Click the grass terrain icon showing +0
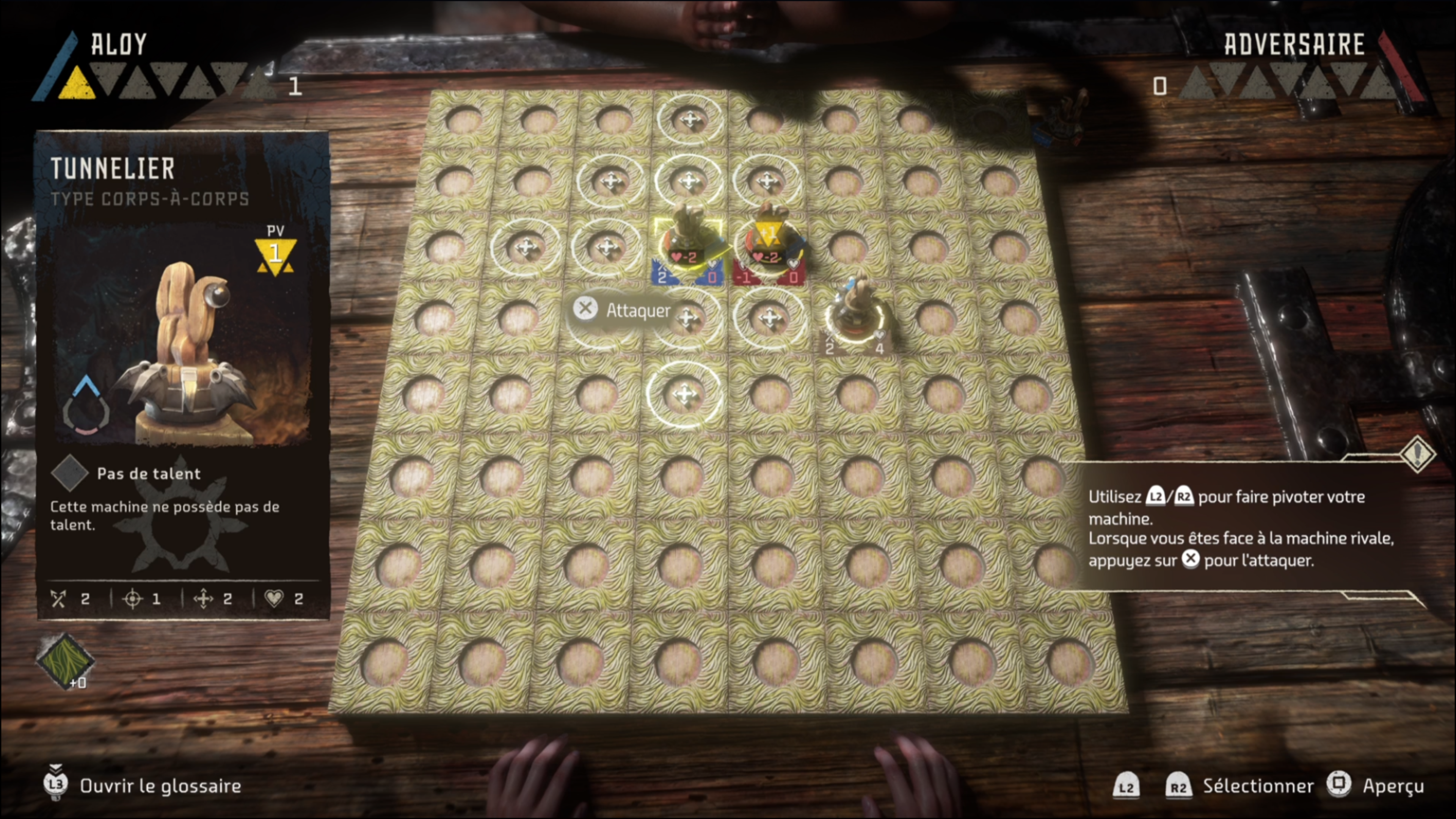Screen dimensions: 1456x819 (64, 660)
